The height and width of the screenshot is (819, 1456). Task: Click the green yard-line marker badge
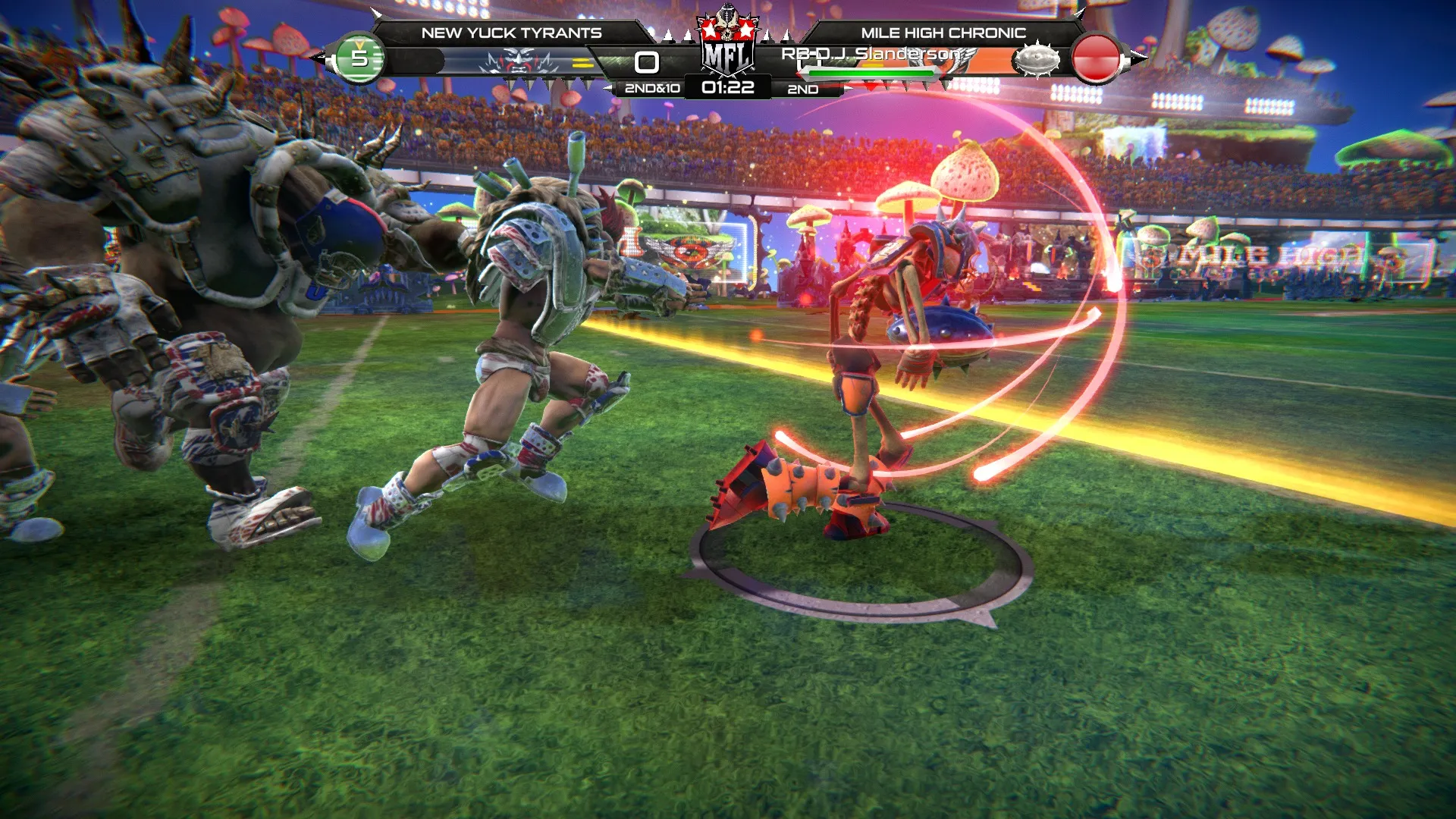pos(359,58)
